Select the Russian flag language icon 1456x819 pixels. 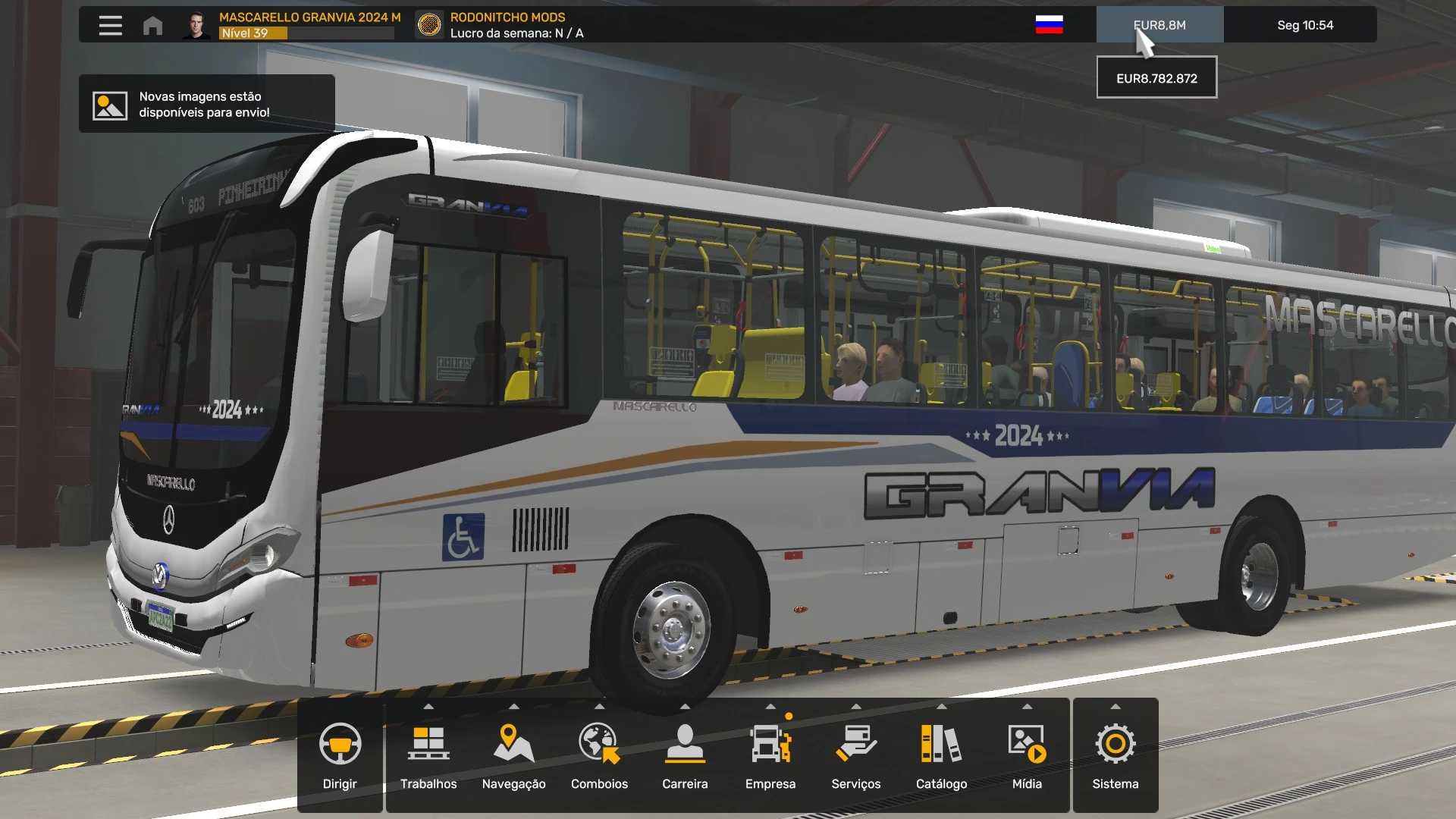pos(1049,25)
